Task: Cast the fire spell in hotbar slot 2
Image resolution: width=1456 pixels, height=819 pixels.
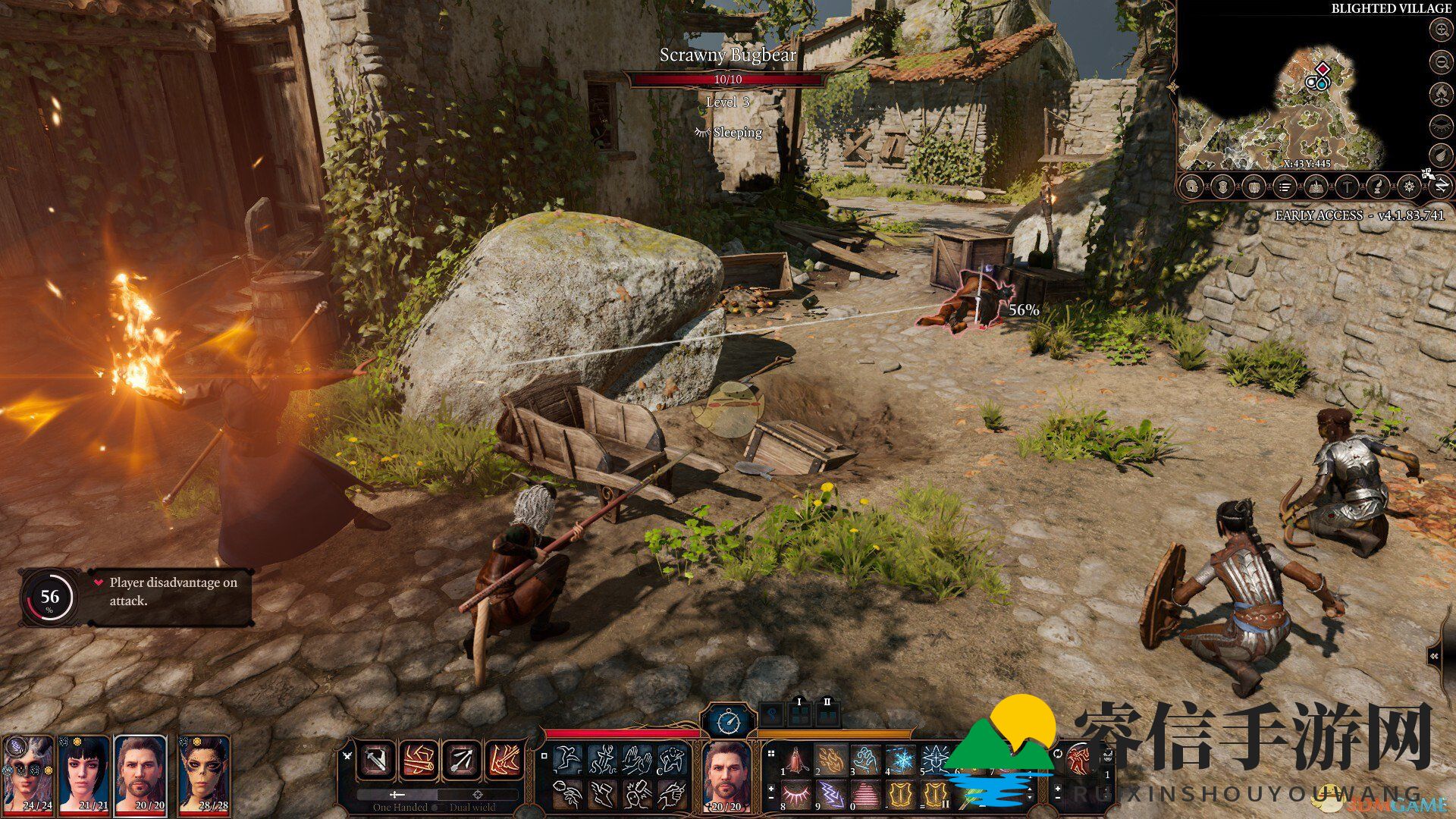Action: click(x=832, y=759)
